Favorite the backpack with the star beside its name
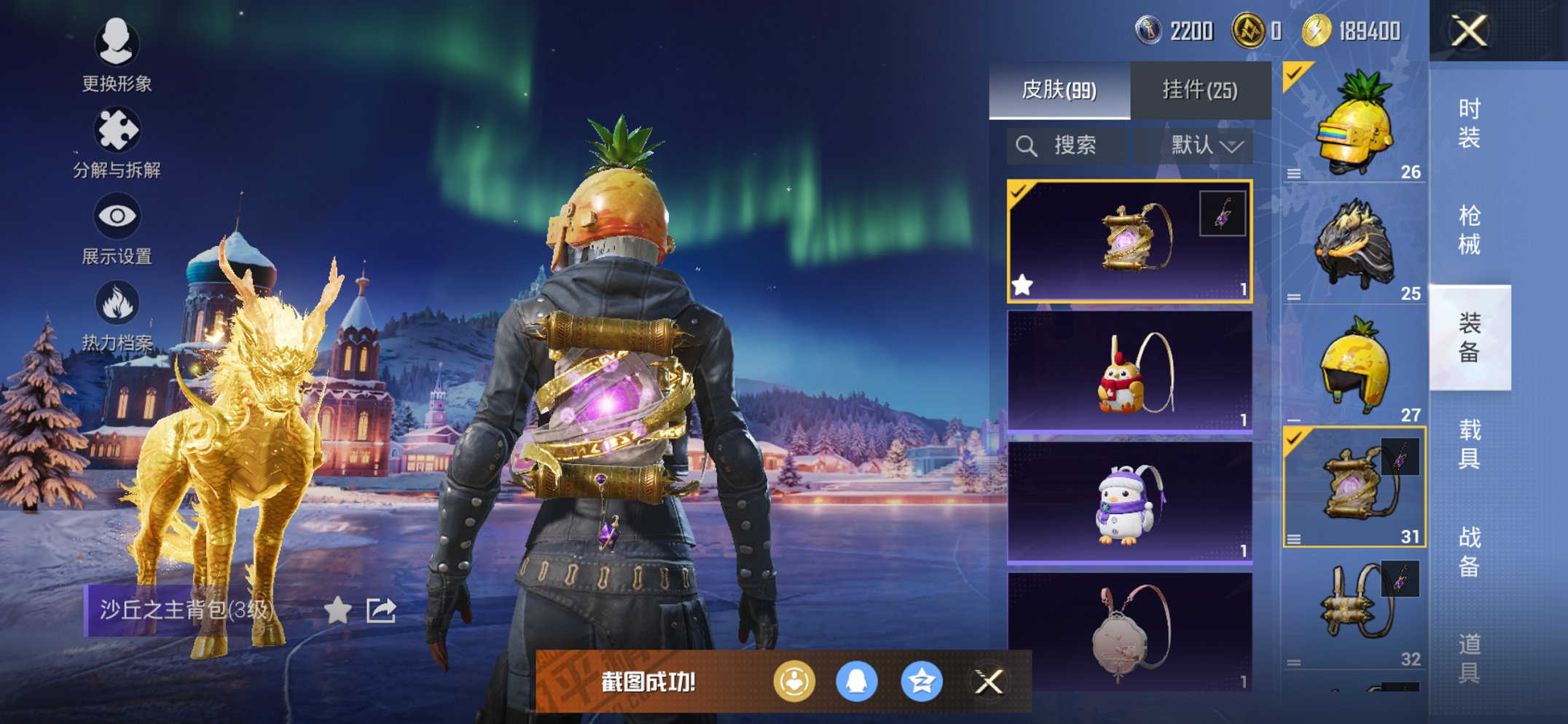Screen dimensions: 1568x724 [337, 610]
